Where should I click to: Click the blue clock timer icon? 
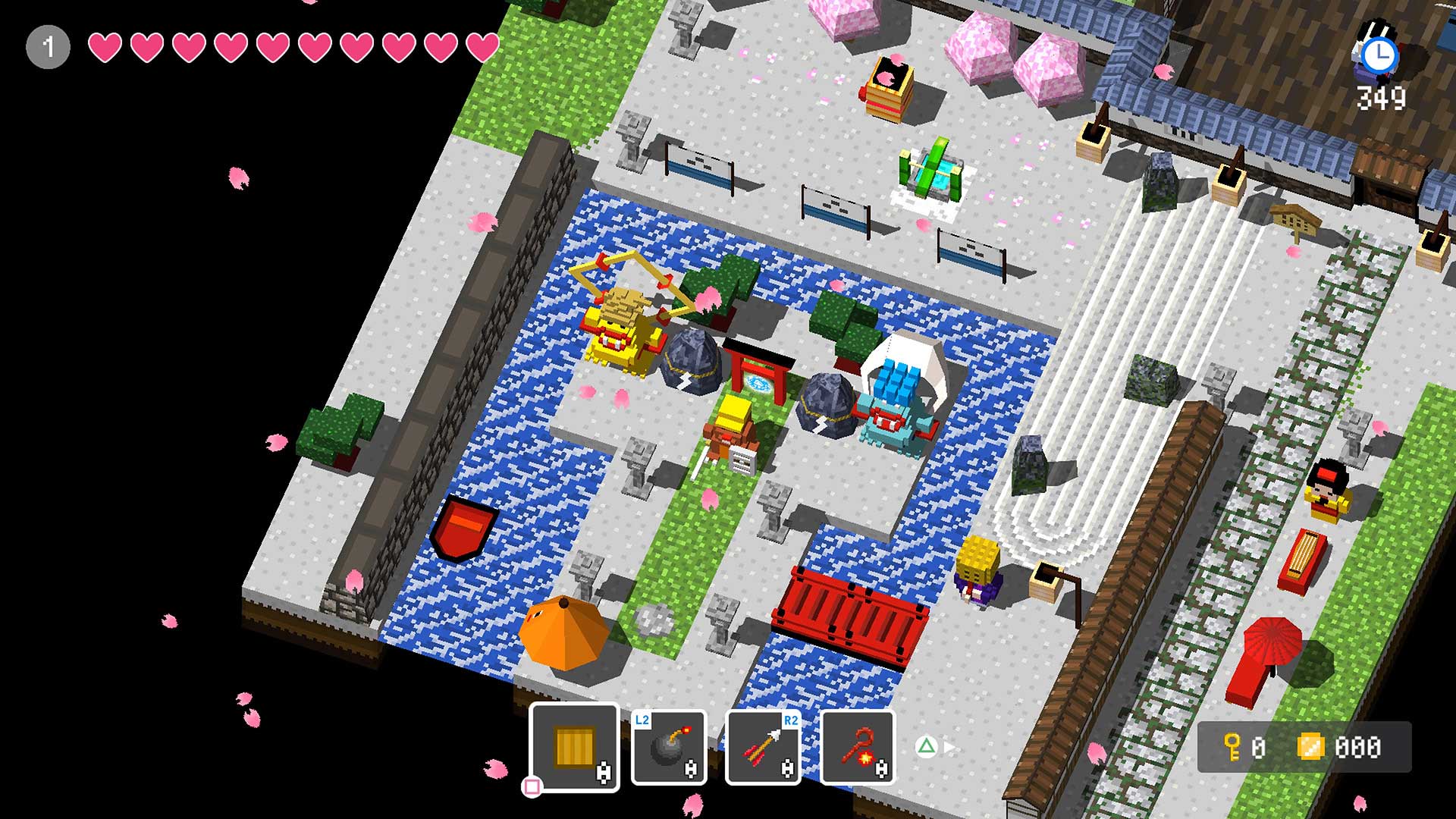1380,55
